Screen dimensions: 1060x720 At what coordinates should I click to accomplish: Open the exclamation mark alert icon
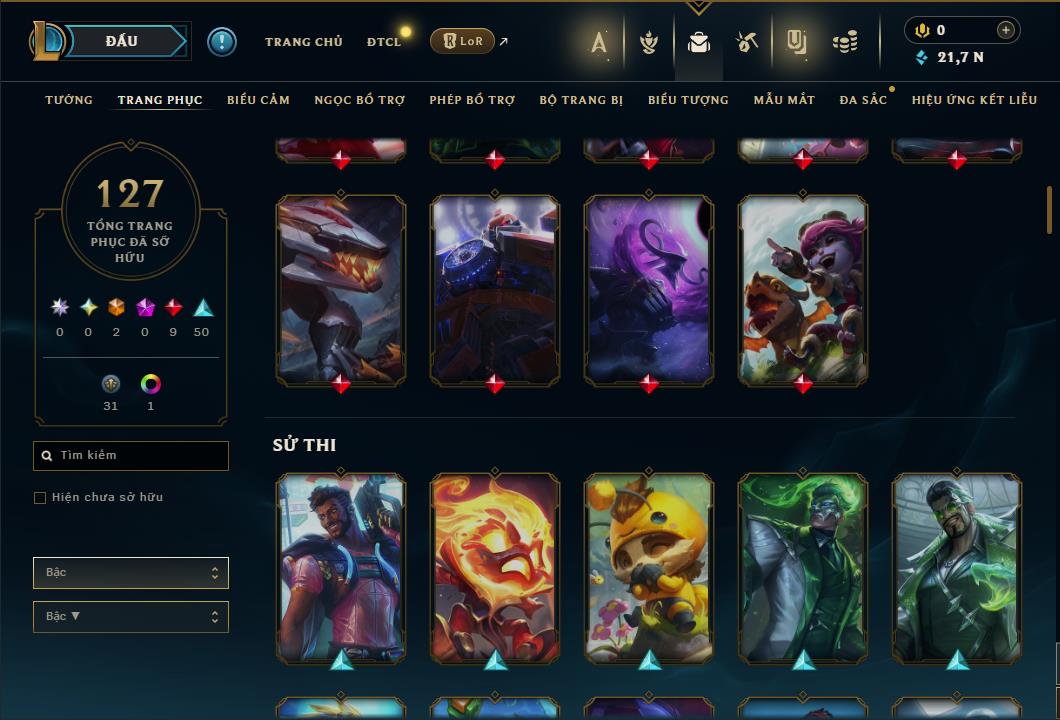tap(222, 42)
